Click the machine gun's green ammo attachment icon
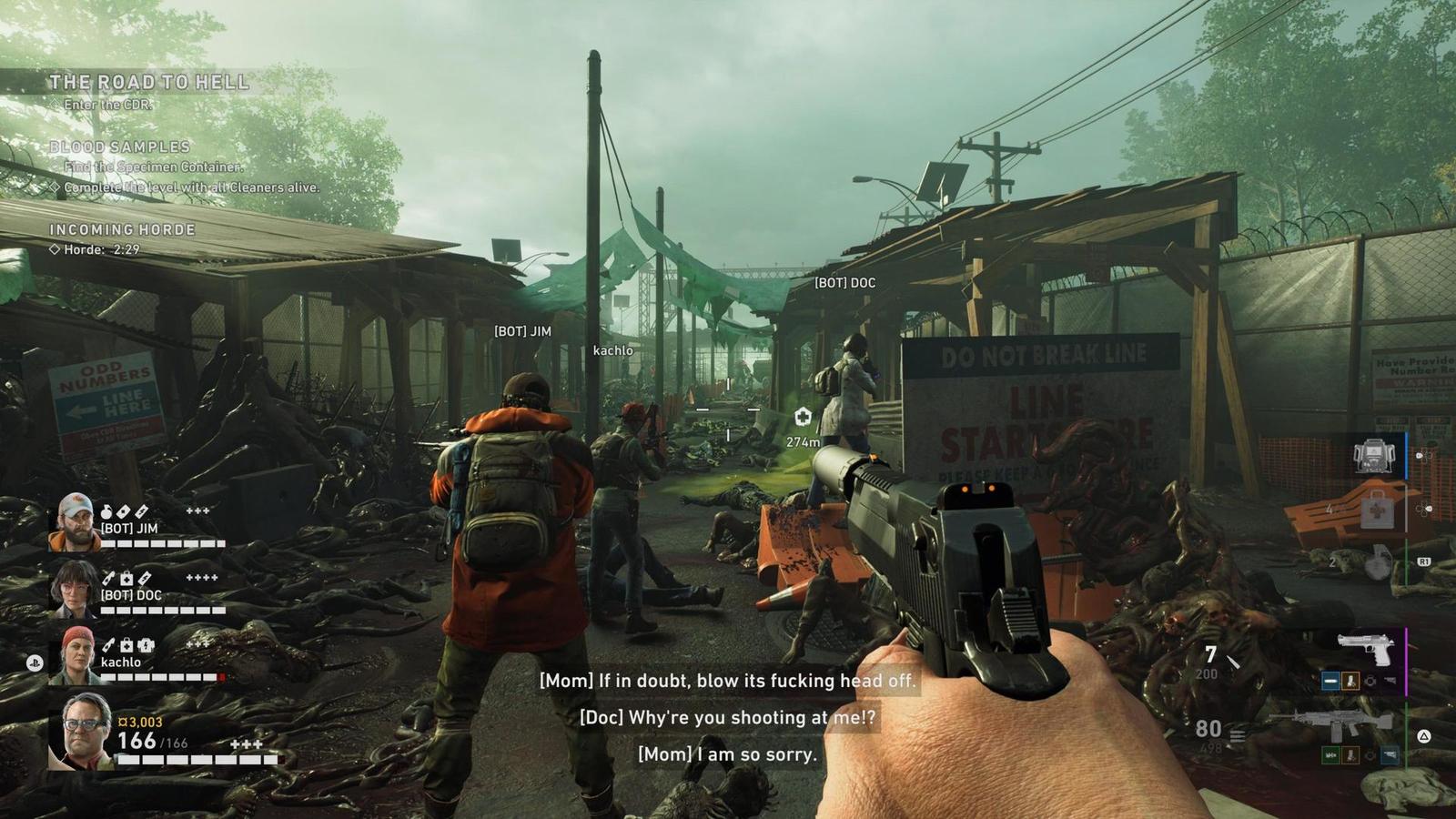 [x=1330, y=755]
